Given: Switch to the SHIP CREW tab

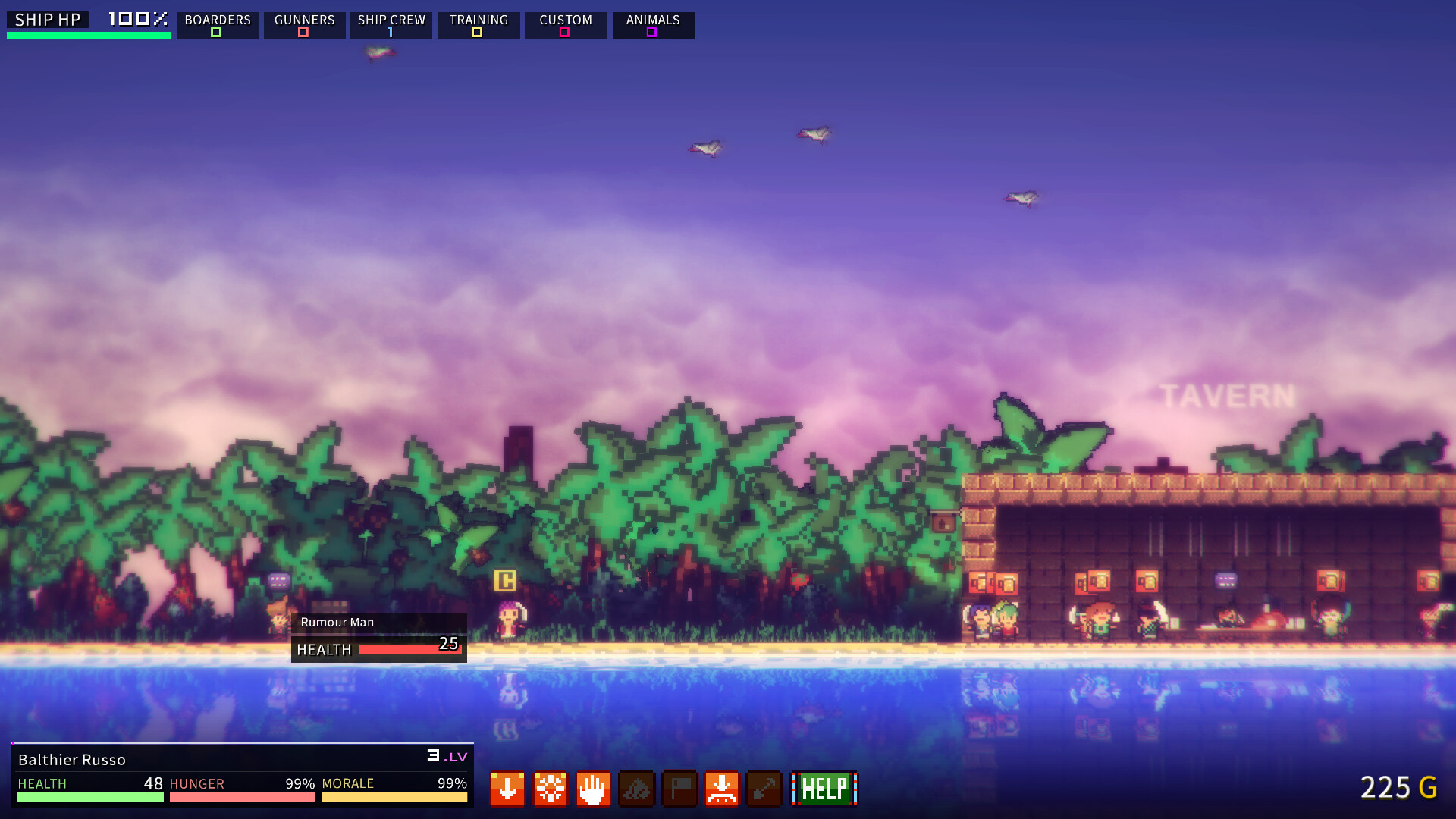Looking at the screenshot, I should click(x=391, y=20).
